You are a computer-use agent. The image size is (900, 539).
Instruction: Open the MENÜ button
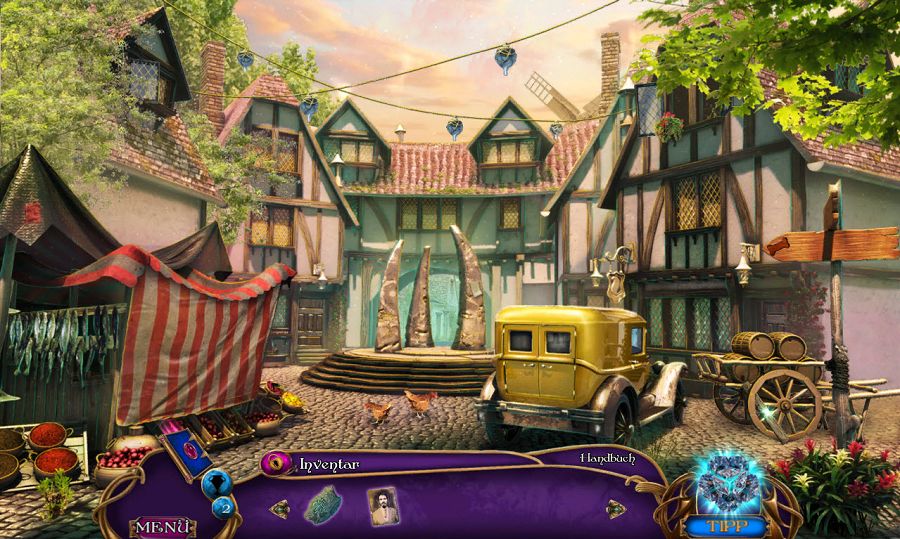[x=161, y=526]
